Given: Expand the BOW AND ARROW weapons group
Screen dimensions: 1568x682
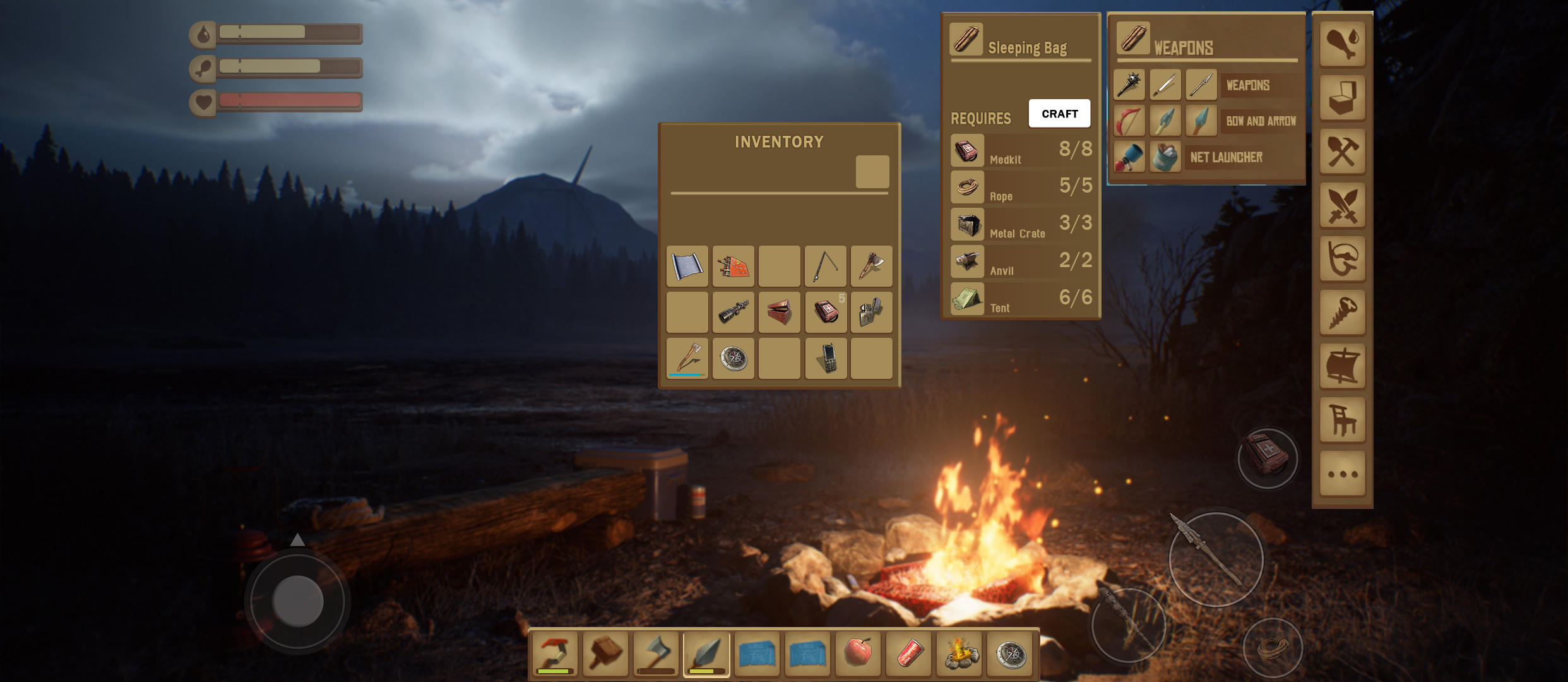Looking at the screenshot, I should coord(1262,121).
